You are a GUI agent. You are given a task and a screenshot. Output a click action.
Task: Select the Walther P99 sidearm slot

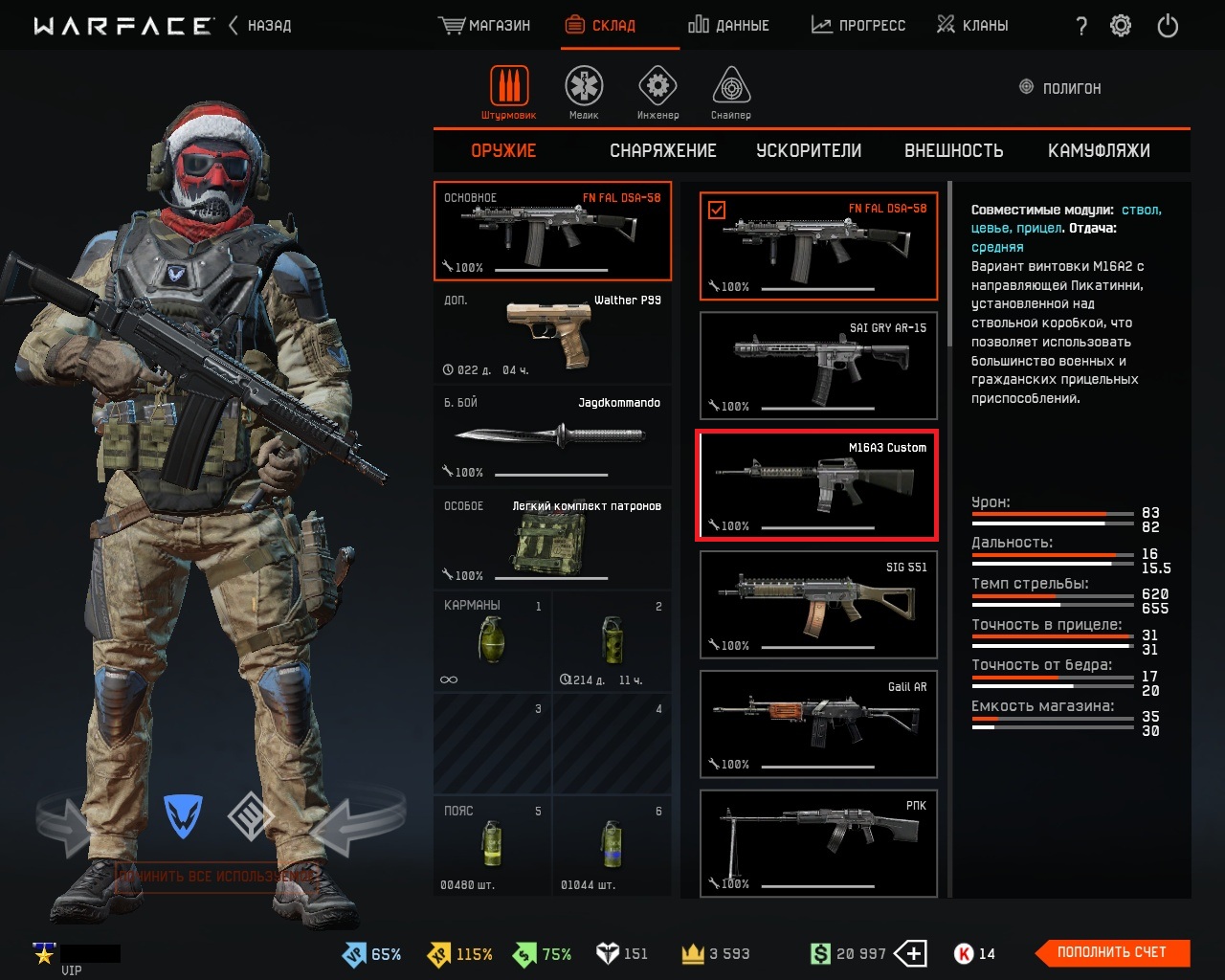pos(552,334)
